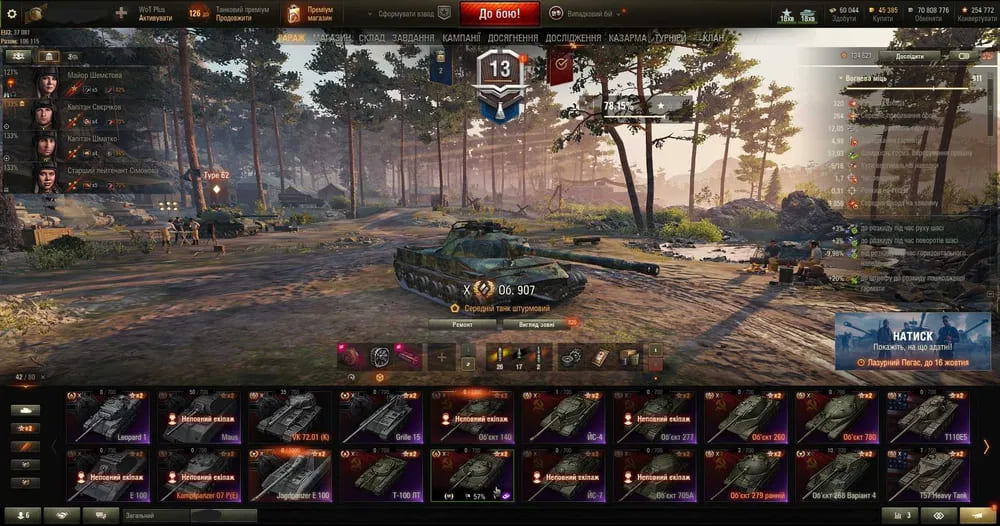Go to the ЗАВДАННЯ tab
The image size is (1000, 526).
[x=412, y=37]
